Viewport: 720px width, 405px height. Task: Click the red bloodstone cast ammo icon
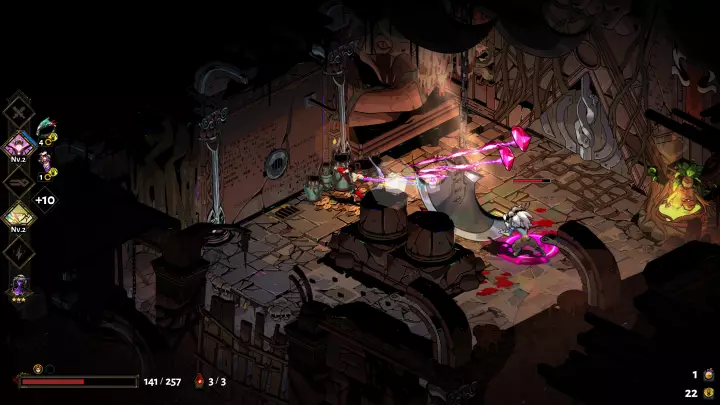coord(200,381)
